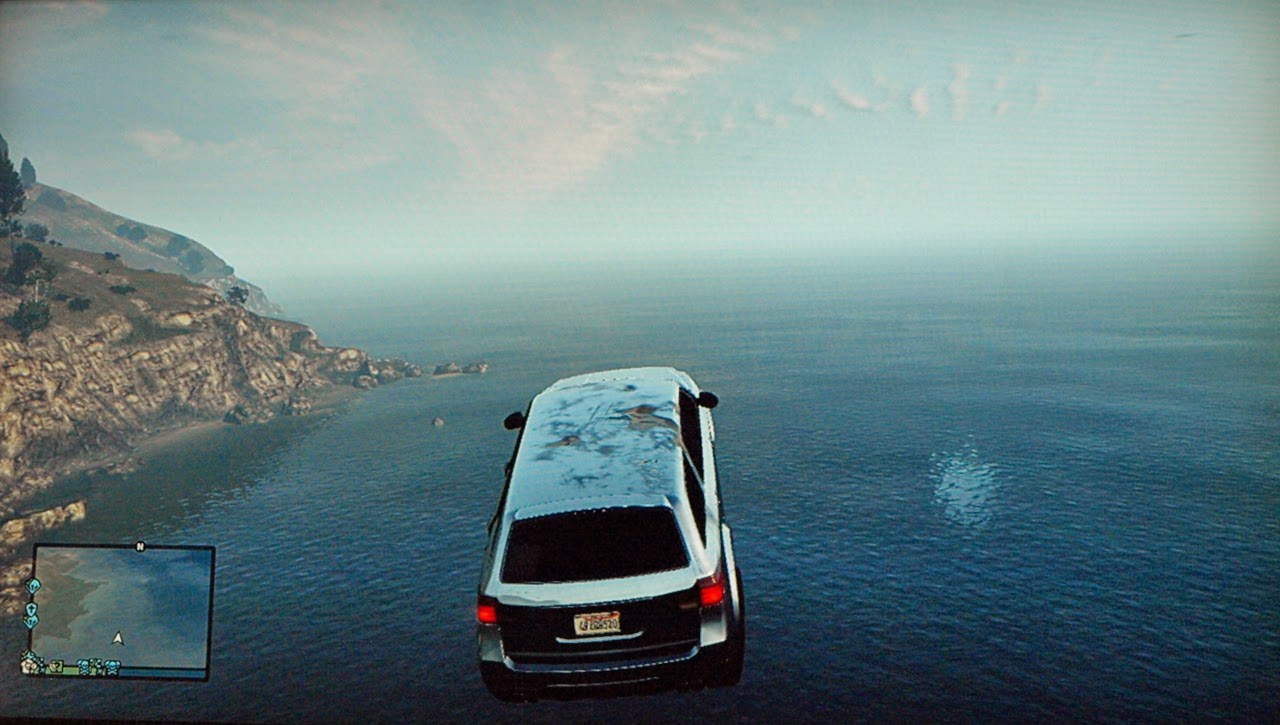Screen dimensions: 1280x725
Task: Click the lowest of the three coastal blips
Action: tap(31, 620)
